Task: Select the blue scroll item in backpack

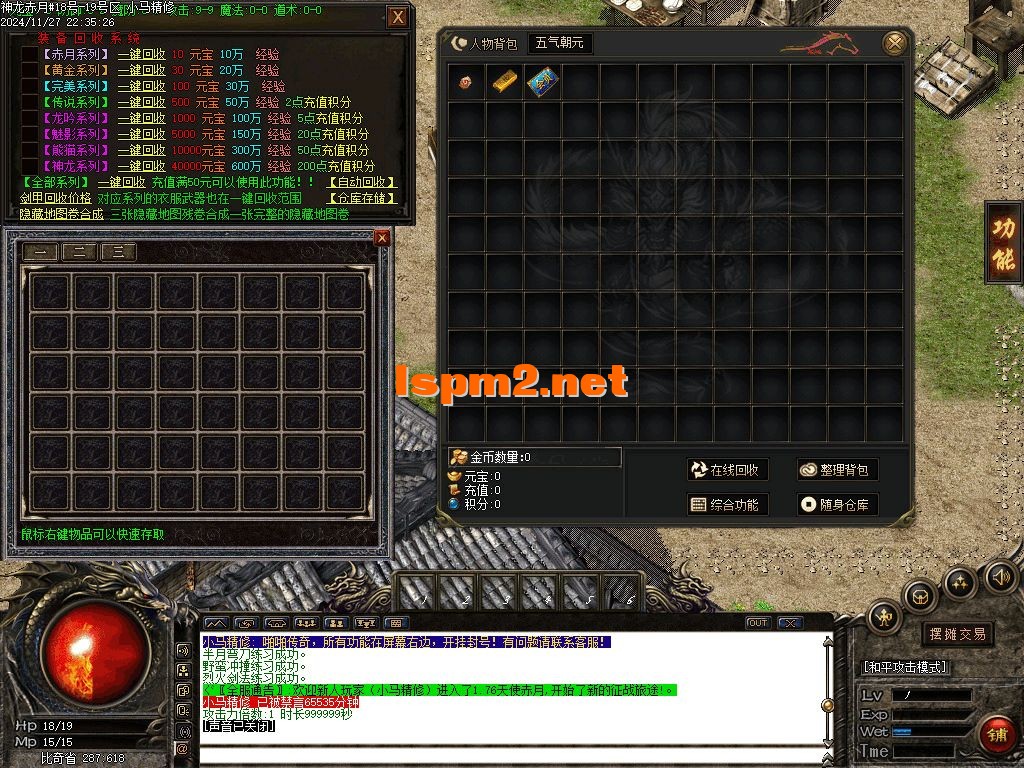Action: coord(543,82)
